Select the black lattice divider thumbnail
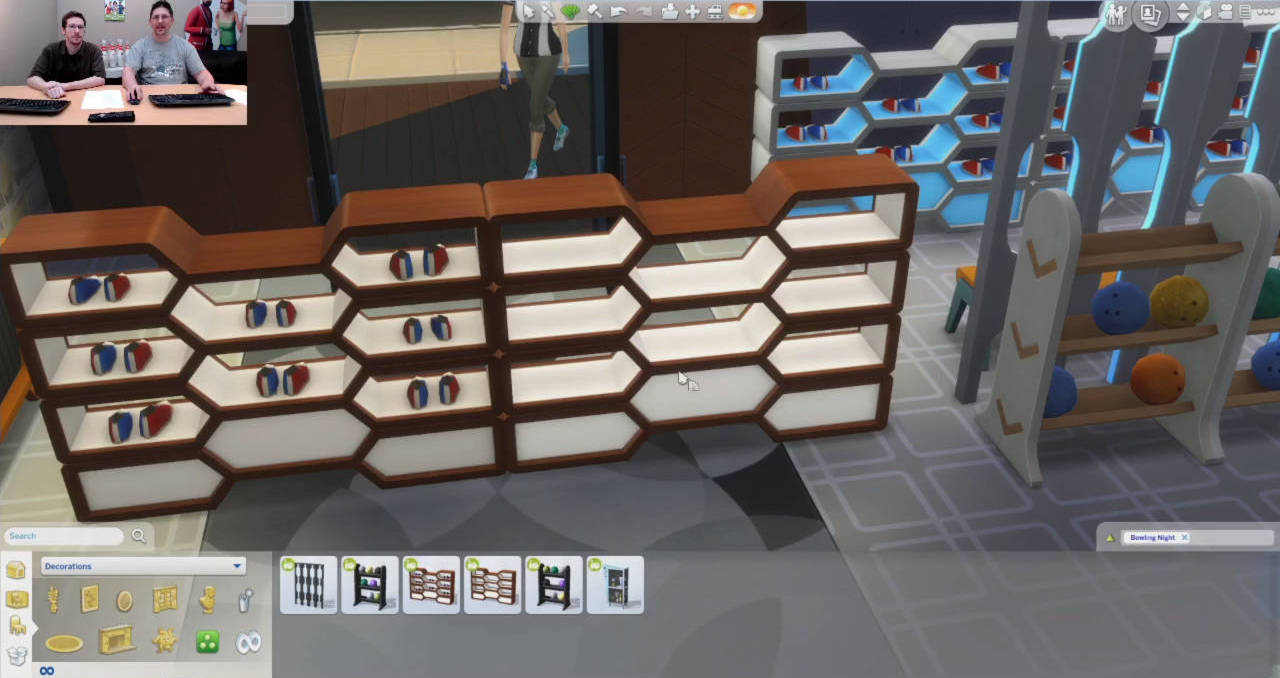This screenshot has width=1280, height=678. (x=308, y=585)
